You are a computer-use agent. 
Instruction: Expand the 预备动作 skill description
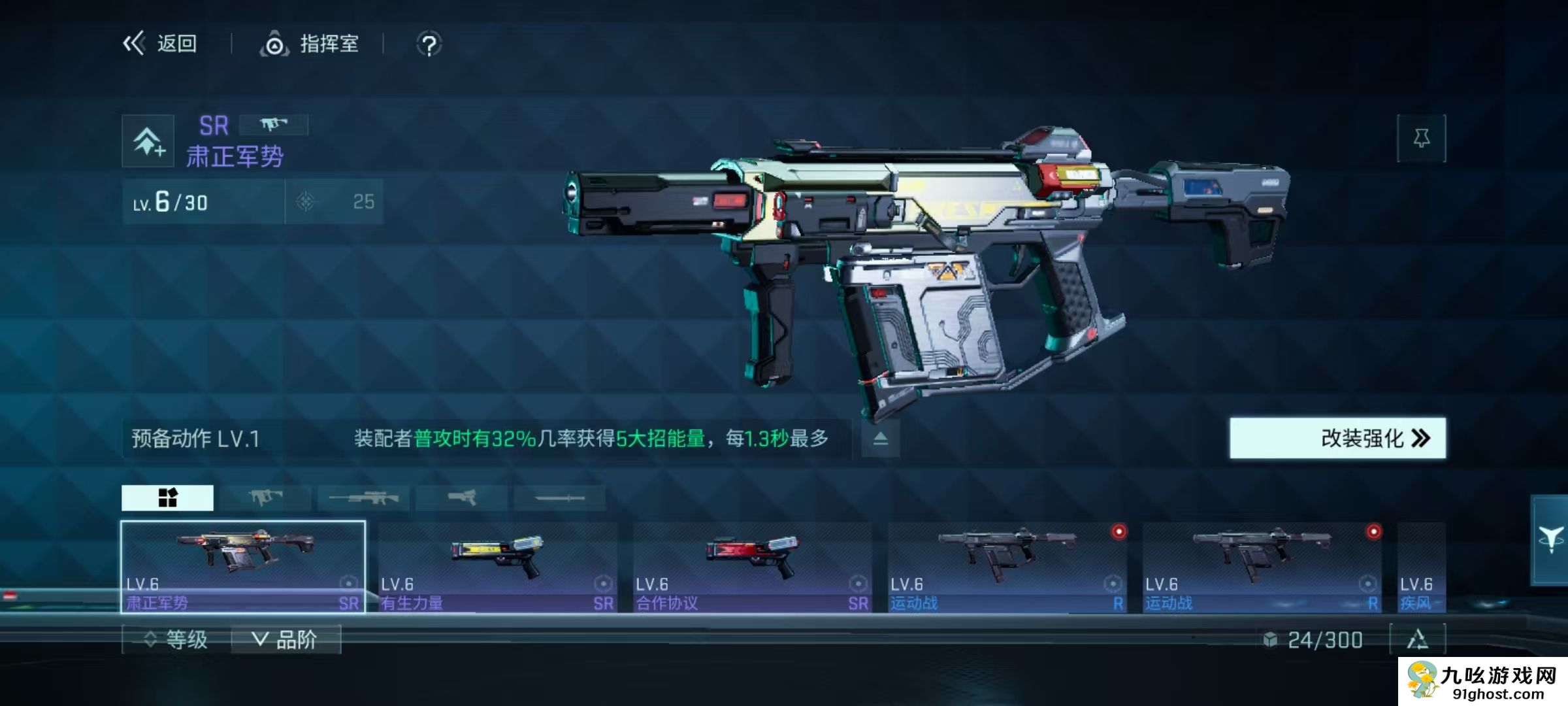[880, 438]
